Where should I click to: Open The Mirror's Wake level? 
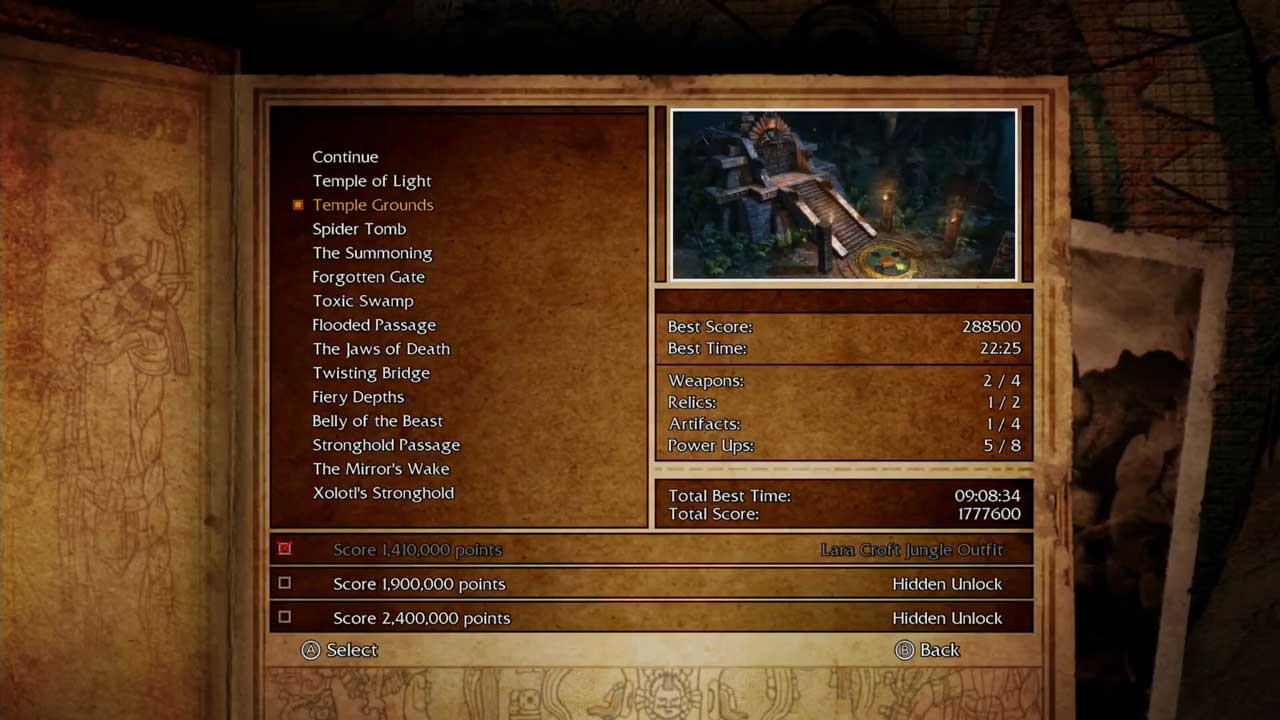tap(381, 469)
